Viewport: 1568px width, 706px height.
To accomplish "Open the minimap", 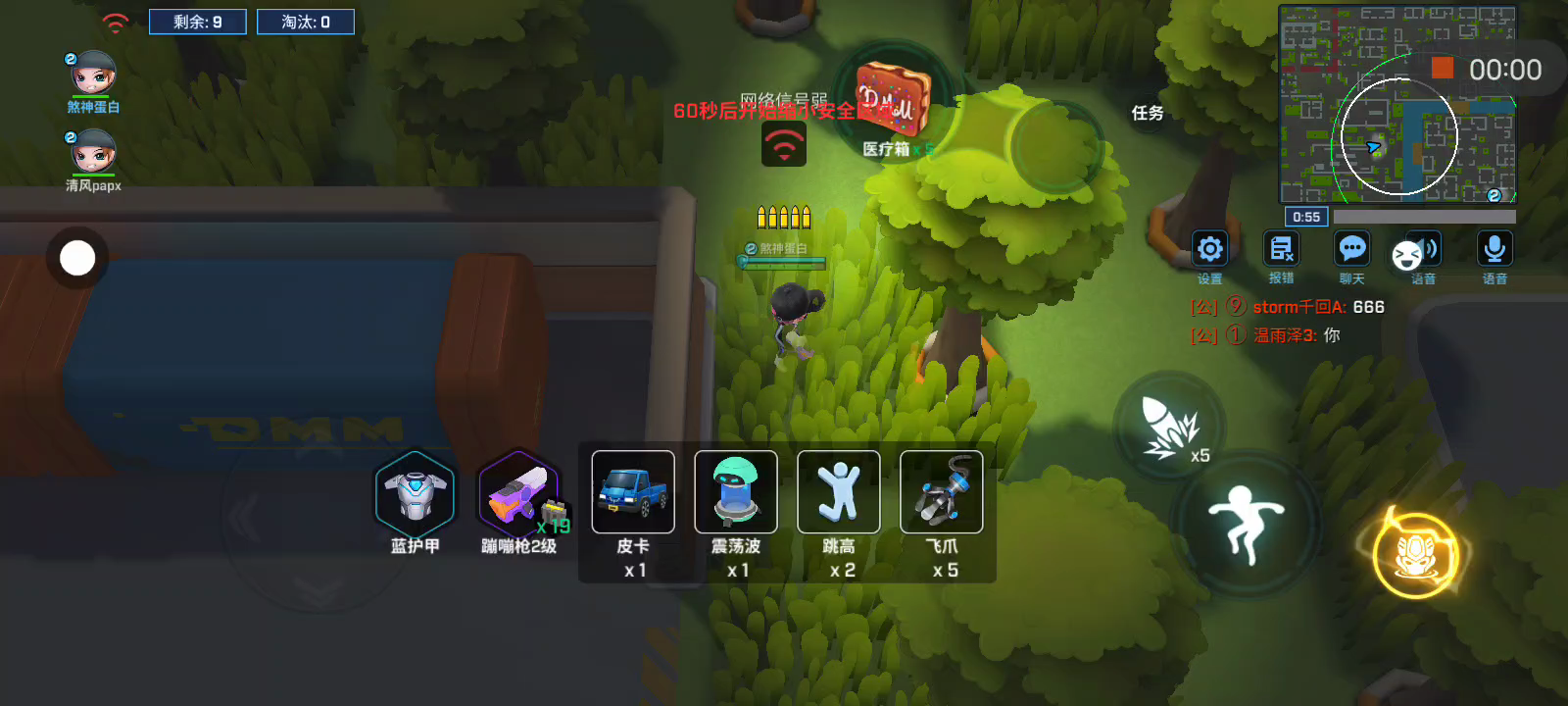I will 1396,103.
